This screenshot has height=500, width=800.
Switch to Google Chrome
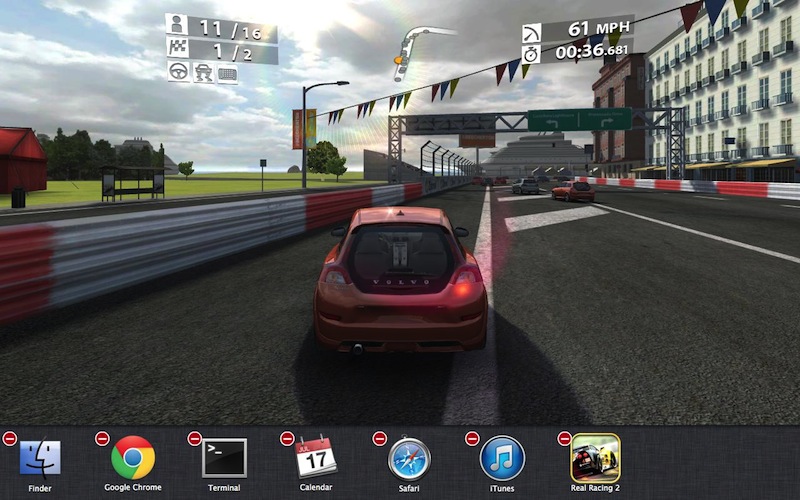pyautogui.click(x=133, y=458)
